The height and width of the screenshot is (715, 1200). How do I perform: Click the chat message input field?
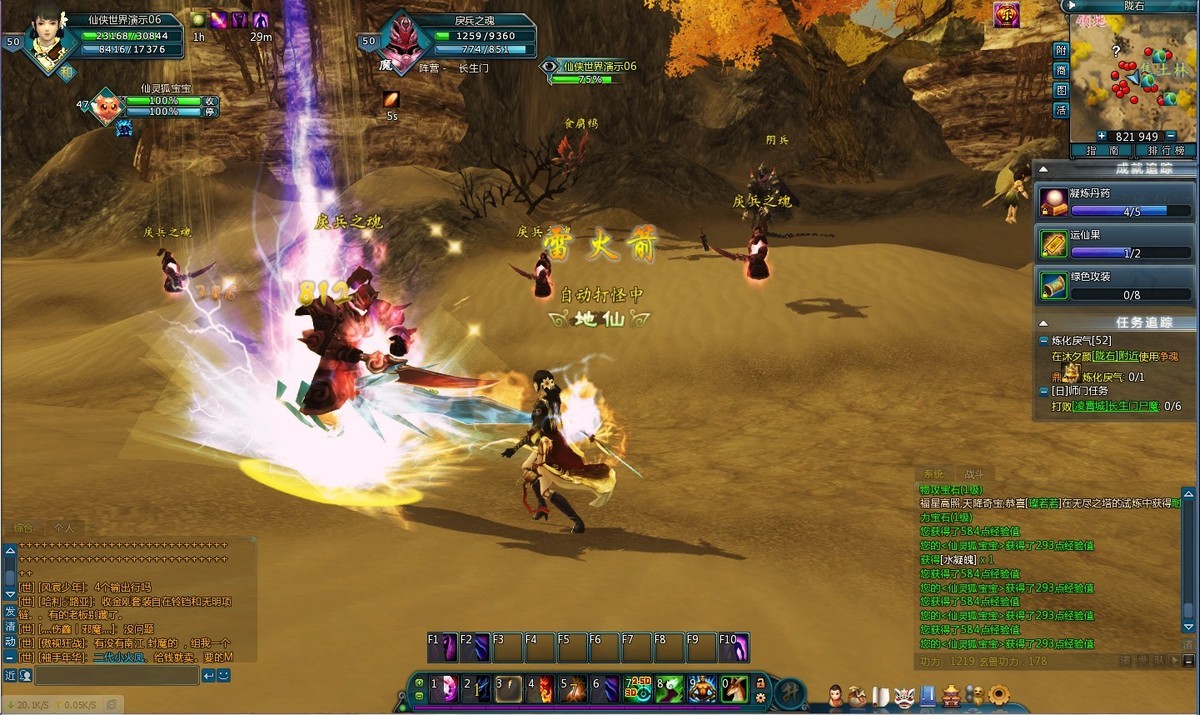[x=115, y=676]
